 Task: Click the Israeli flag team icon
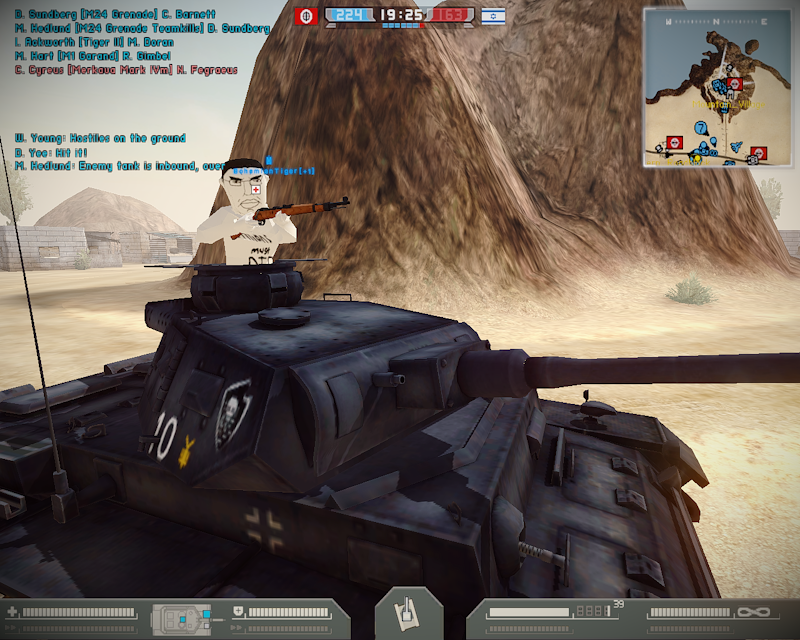coord(492,15)
